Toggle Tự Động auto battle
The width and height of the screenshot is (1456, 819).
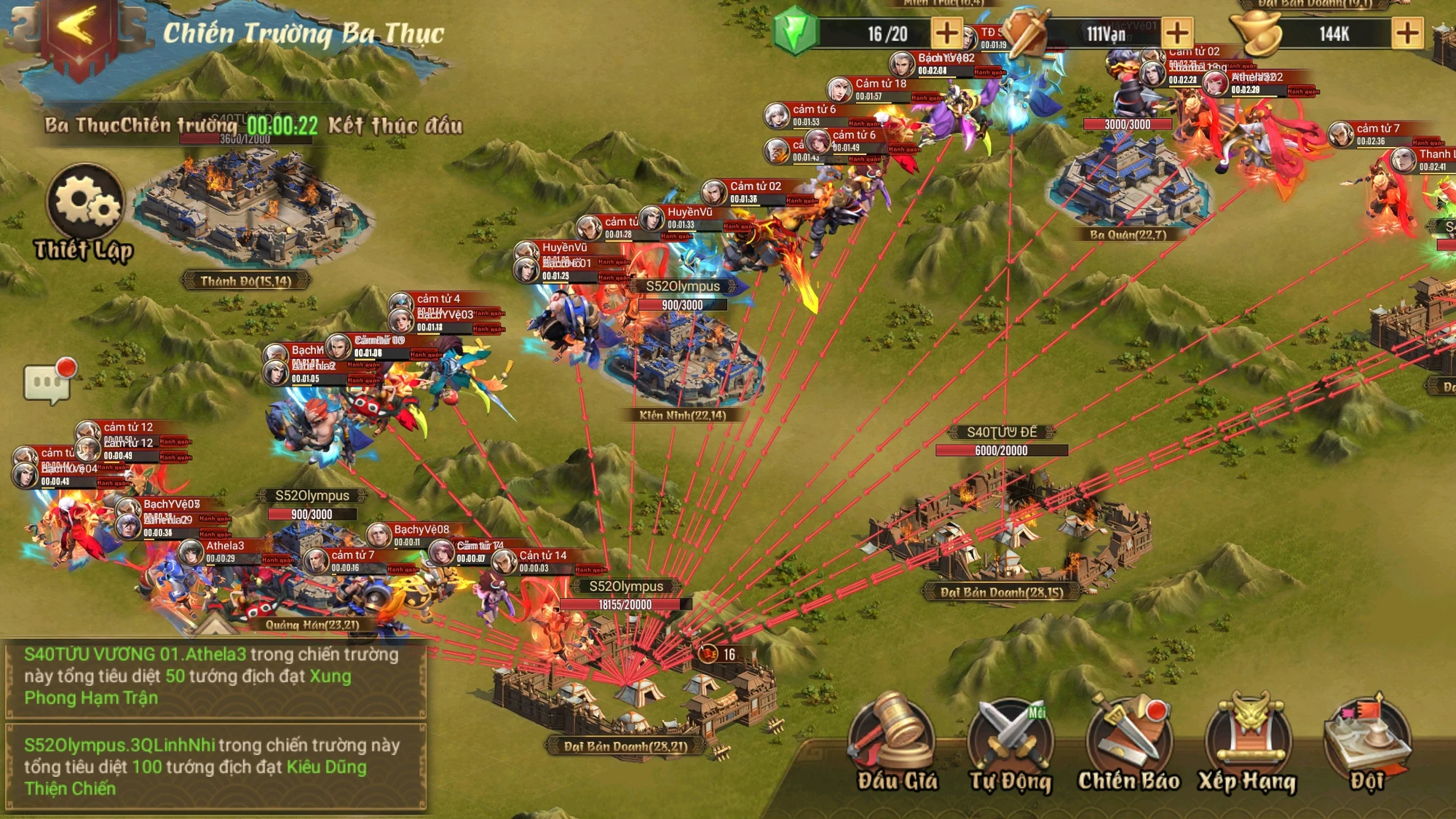point(1010,741)
